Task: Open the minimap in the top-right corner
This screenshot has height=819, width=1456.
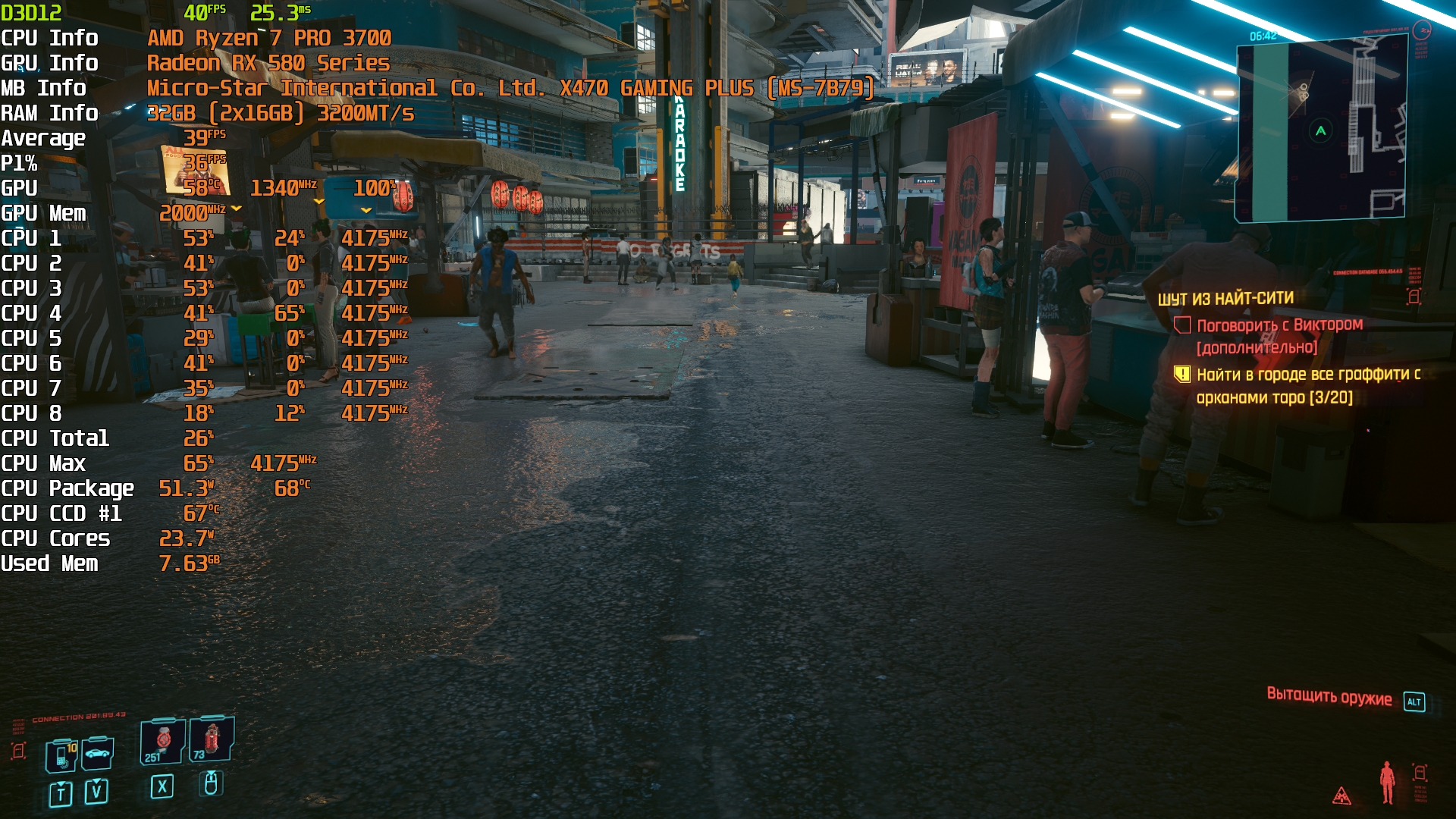Action: pyautogui.click(x=1320, y=130)
